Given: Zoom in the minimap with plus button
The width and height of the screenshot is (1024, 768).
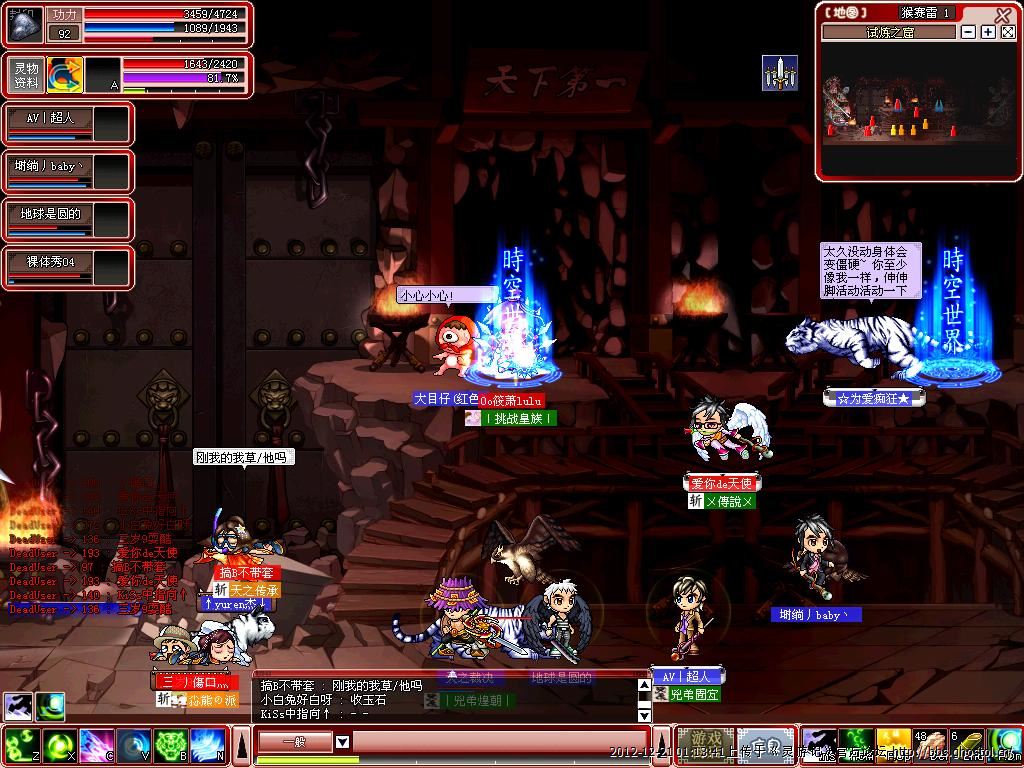Looking at the screenshot, I should point(988,32).
